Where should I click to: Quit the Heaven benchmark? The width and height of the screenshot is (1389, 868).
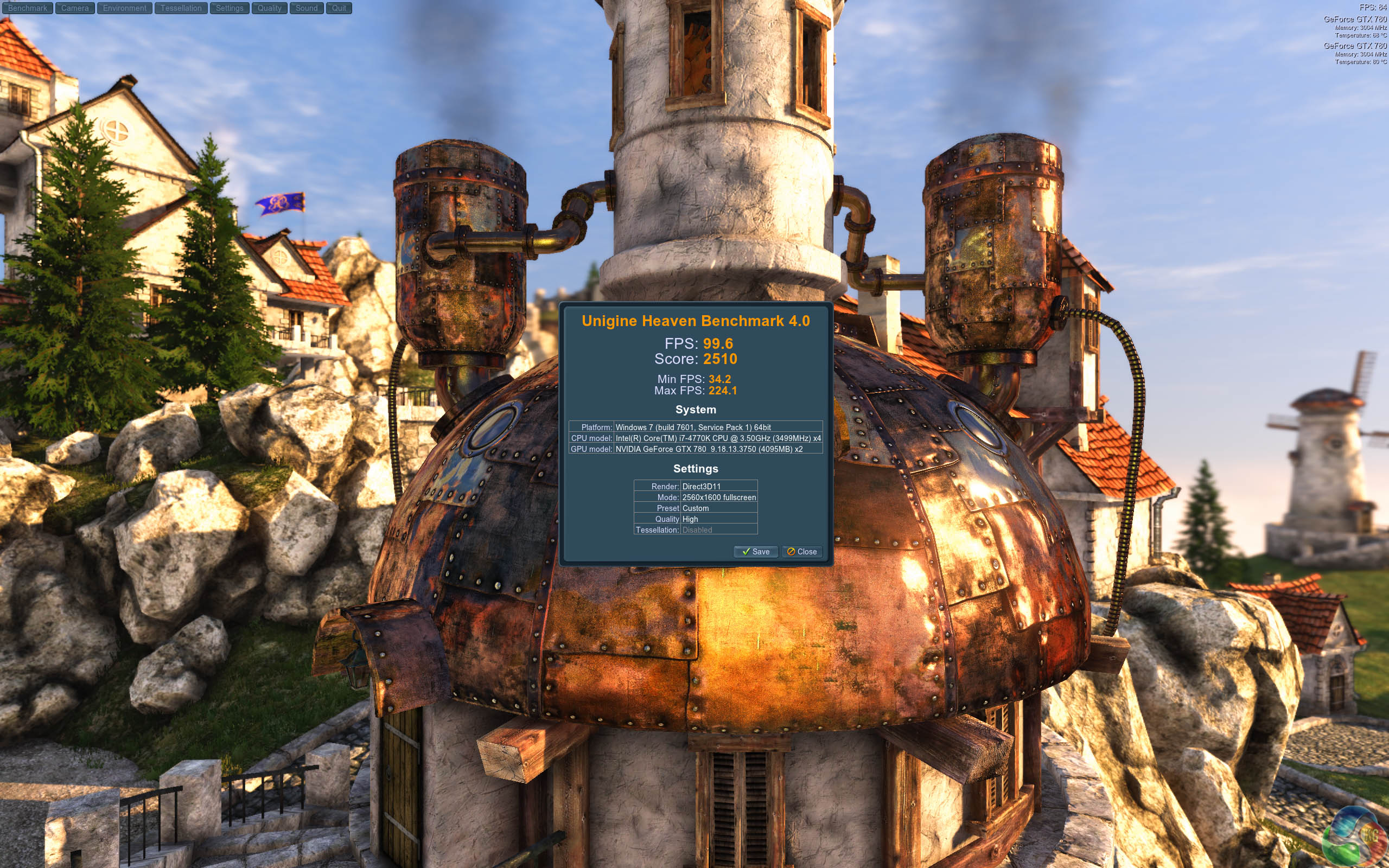[x=339, y=8]
